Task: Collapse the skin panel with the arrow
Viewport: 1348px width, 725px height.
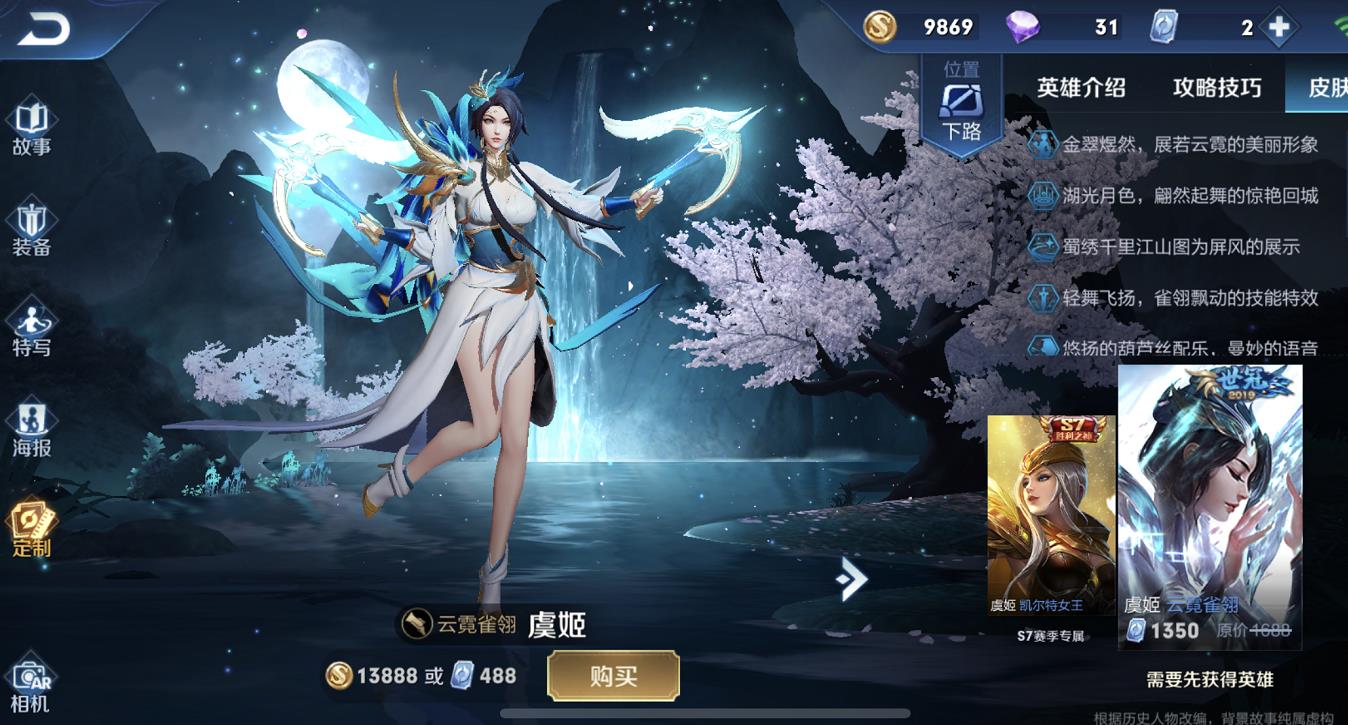Action: click(x=852, y=579)
